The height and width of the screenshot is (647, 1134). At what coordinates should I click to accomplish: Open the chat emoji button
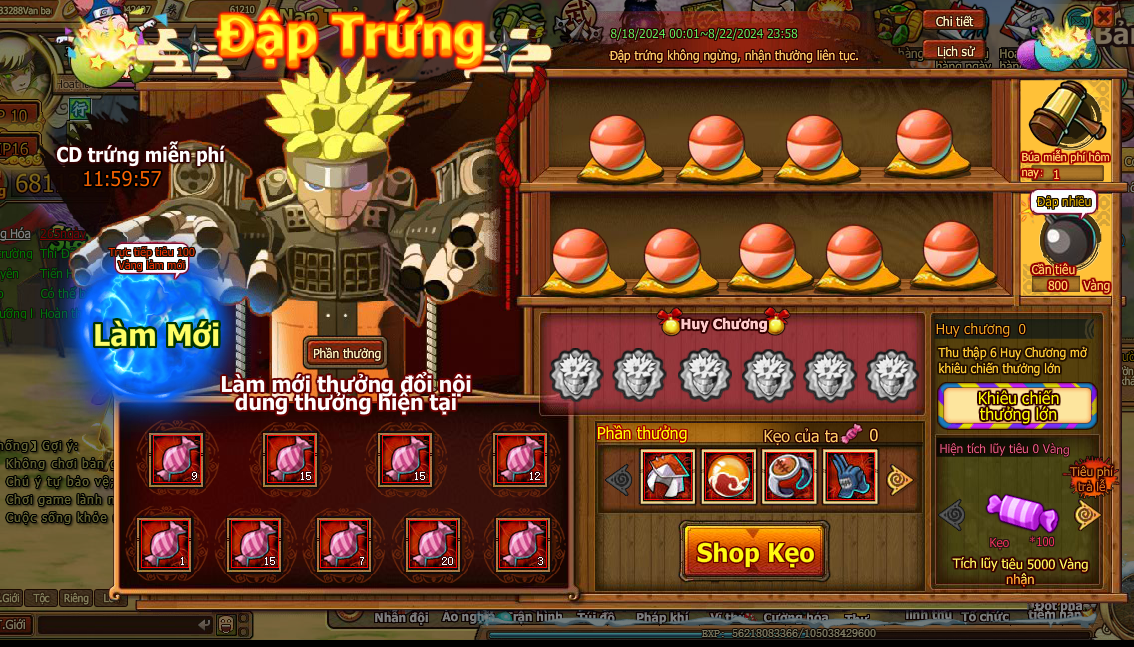point(226,625)
